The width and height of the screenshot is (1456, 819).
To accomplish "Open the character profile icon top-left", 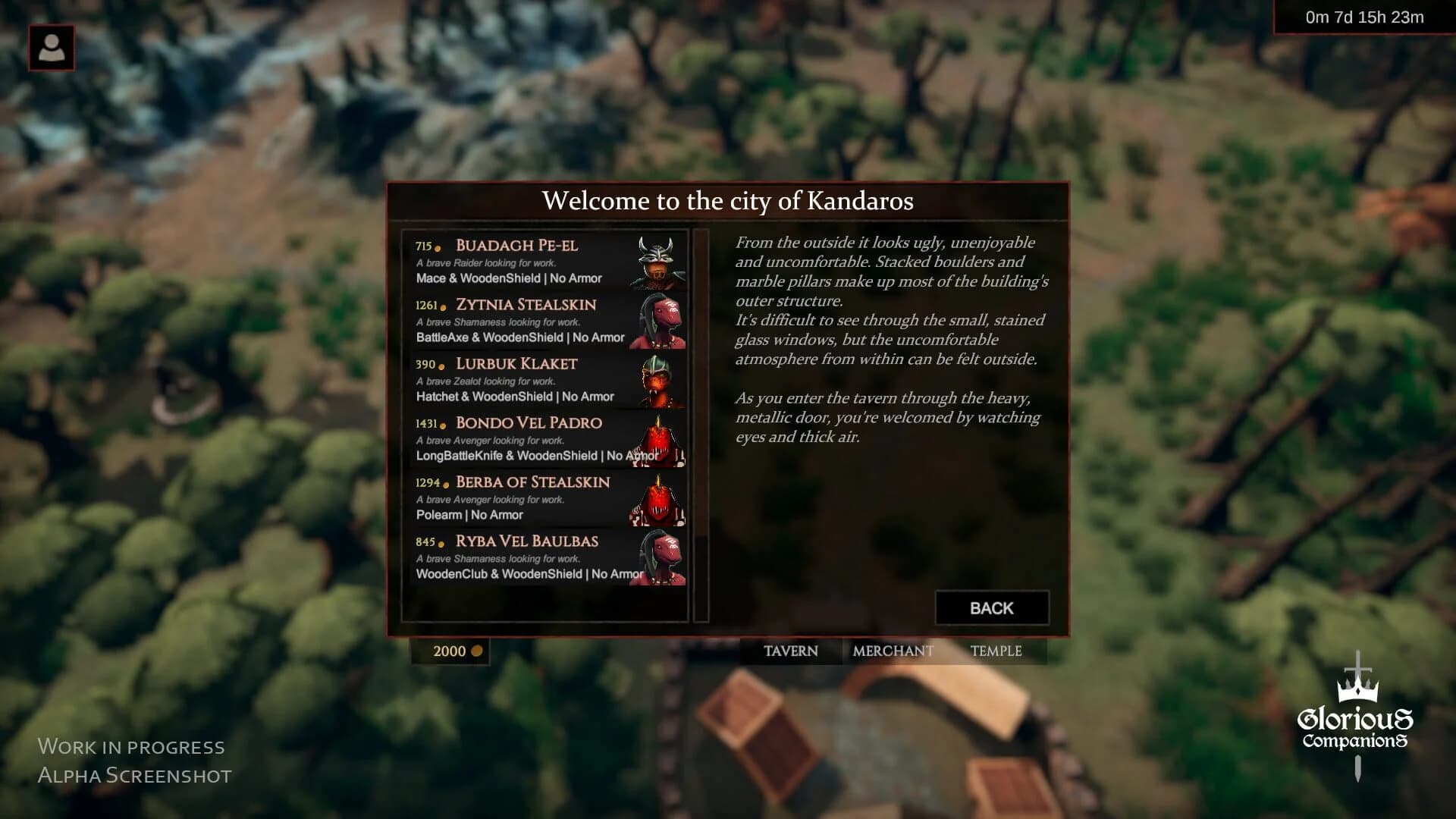I will pos(52,48).
